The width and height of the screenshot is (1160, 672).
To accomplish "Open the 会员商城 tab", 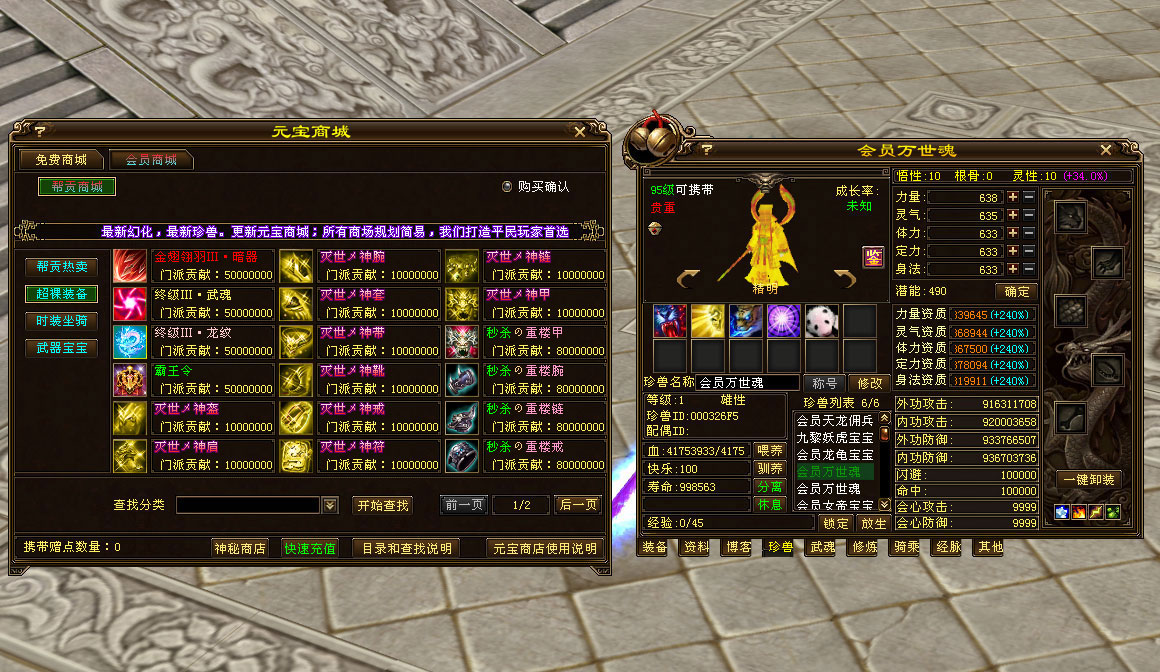I will tap(150, 160).
